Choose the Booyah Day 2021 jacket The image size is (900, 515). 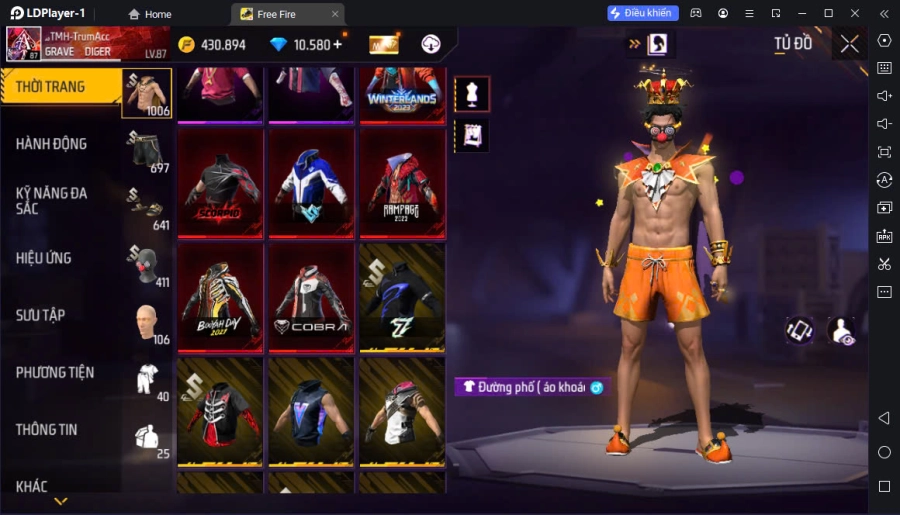pos(220,297)
